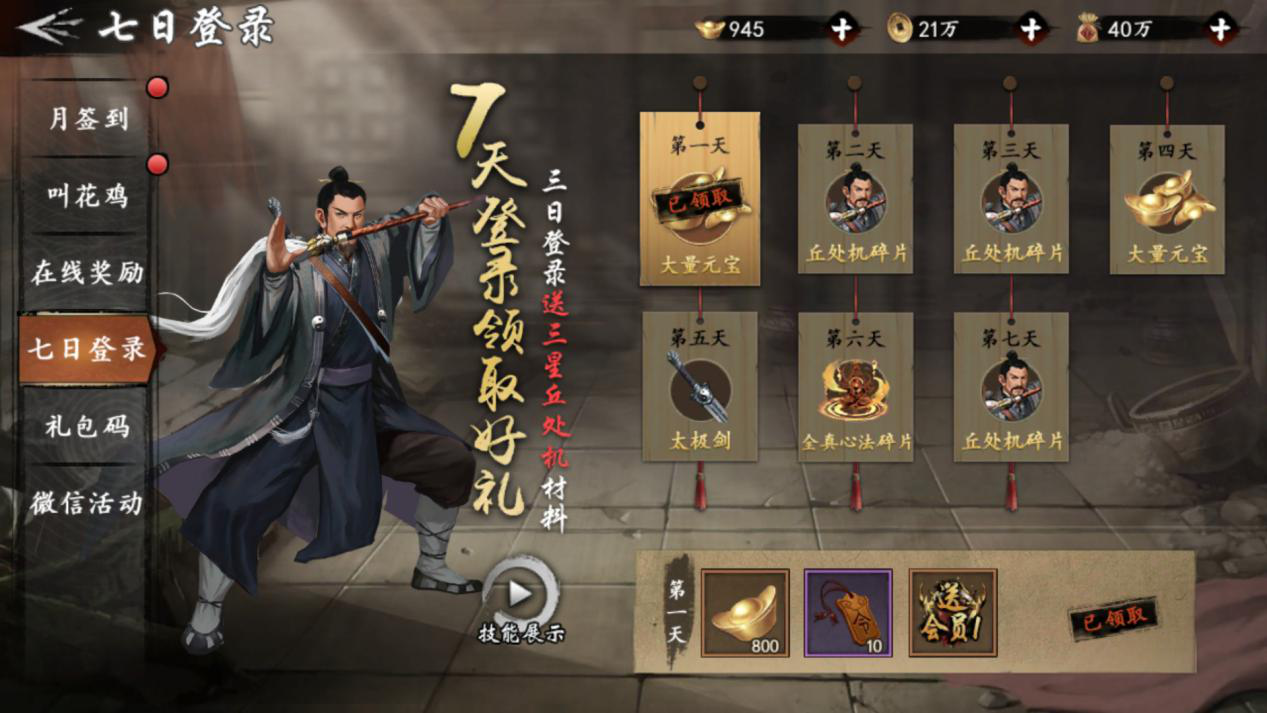Play the 技能展示 skill preview
The height and width of the screenshot is (713, 1267).
click(520, 594)
